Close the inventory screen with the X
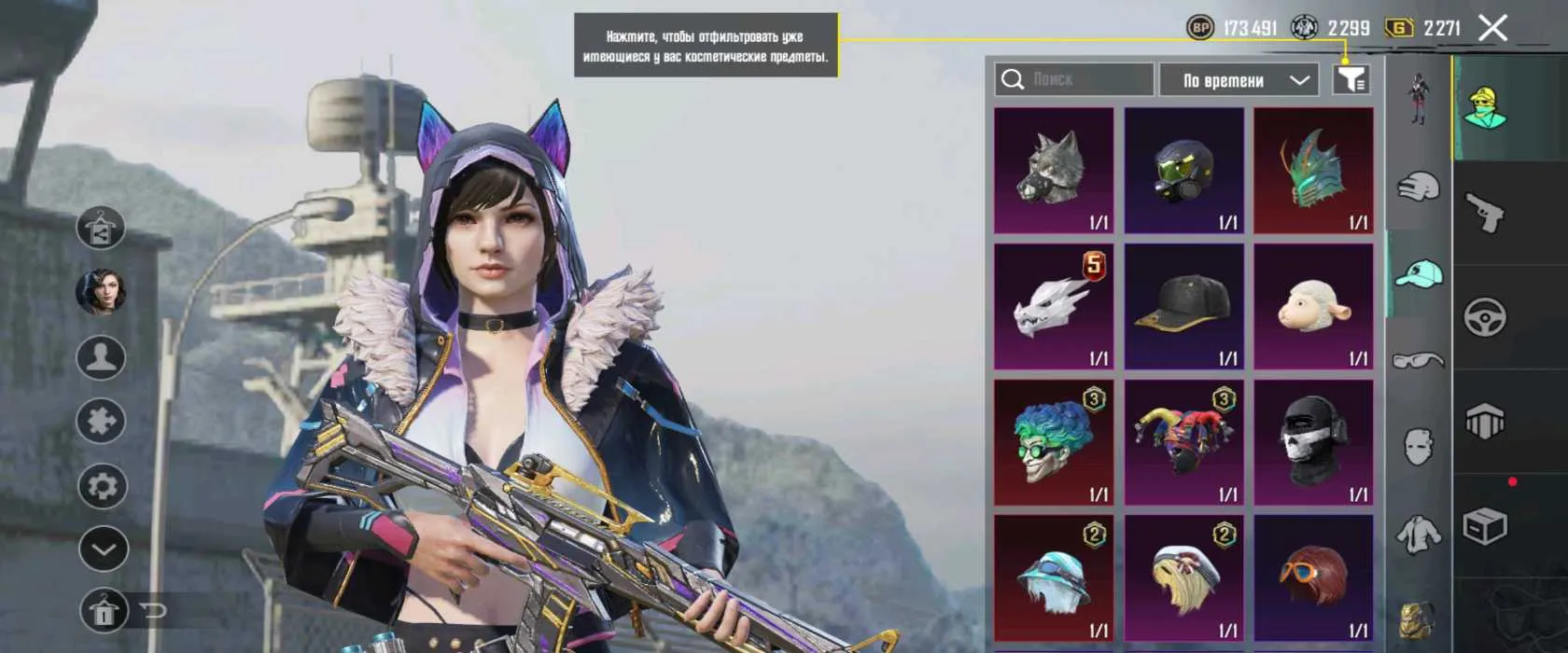Screen dimensions: 1568x653 tap(1492, 28)
